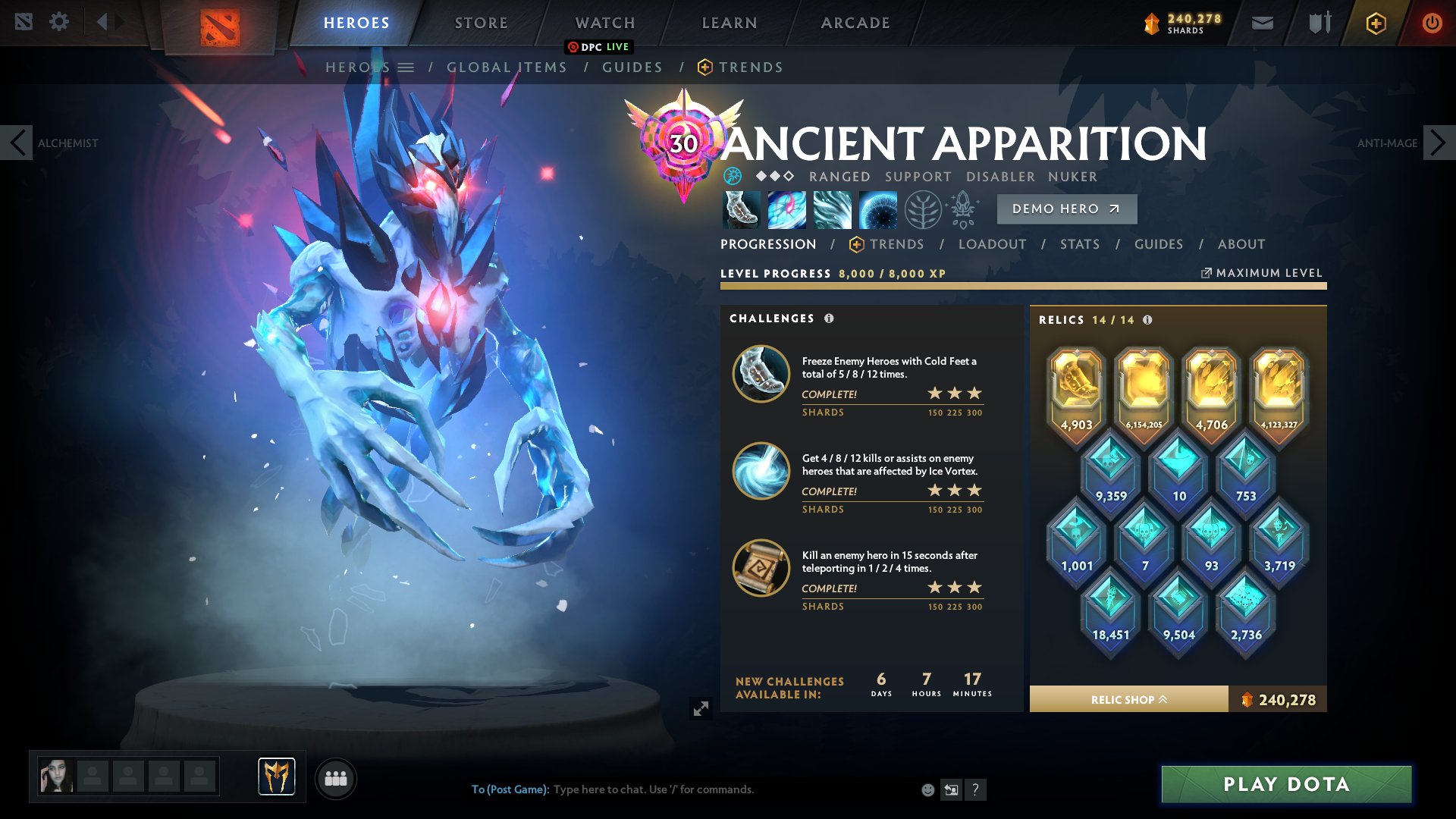The image size is (1456, 819).
Task: Select the Ice Vortex ability icon
Action: [x=787, y=210]
